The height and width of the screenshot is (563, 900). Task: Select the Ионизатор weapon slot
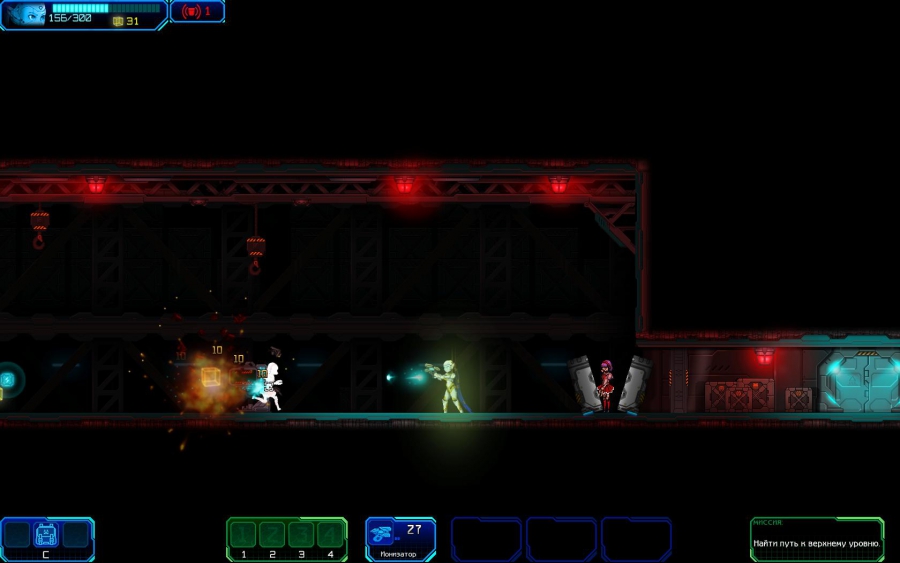400,538
